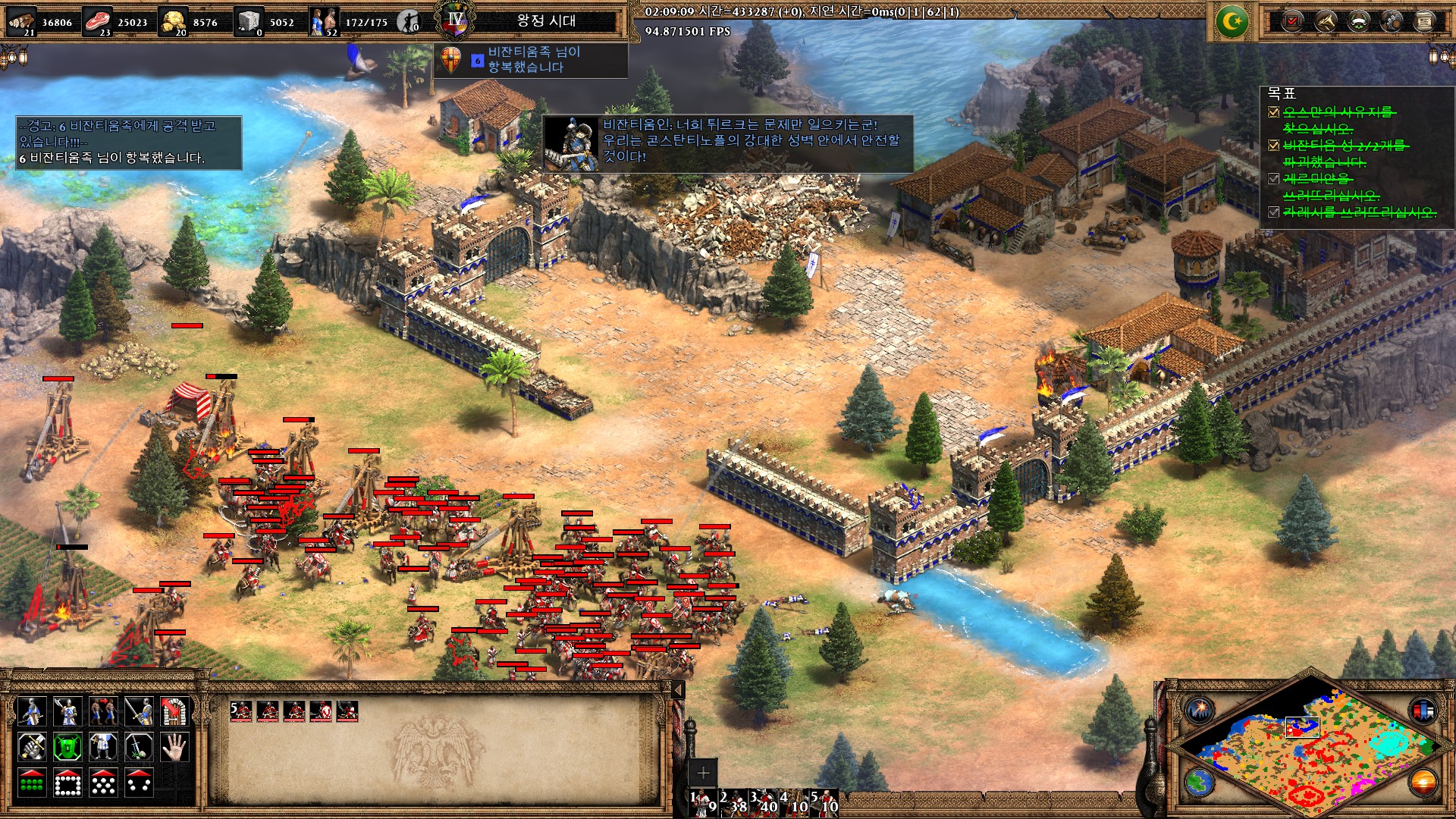Set aggressive stance with gauntlet sword icon
Viewport: 1456px width, 819px height.
point(31,747)
